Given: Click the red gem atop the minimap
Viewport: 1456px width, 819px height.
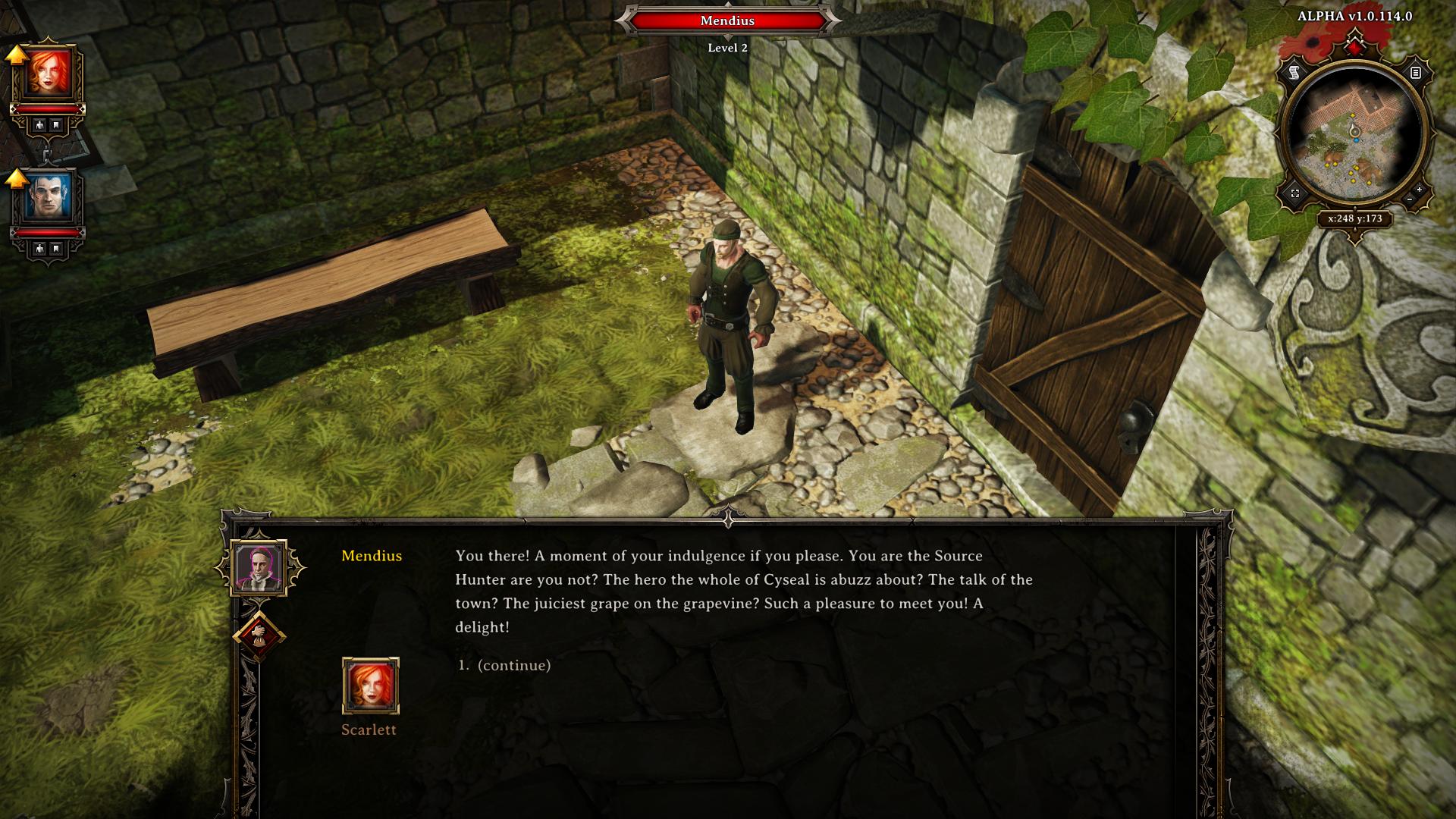Looking at the screenshot, I should pyautogui.click(x=1354, y=49).
